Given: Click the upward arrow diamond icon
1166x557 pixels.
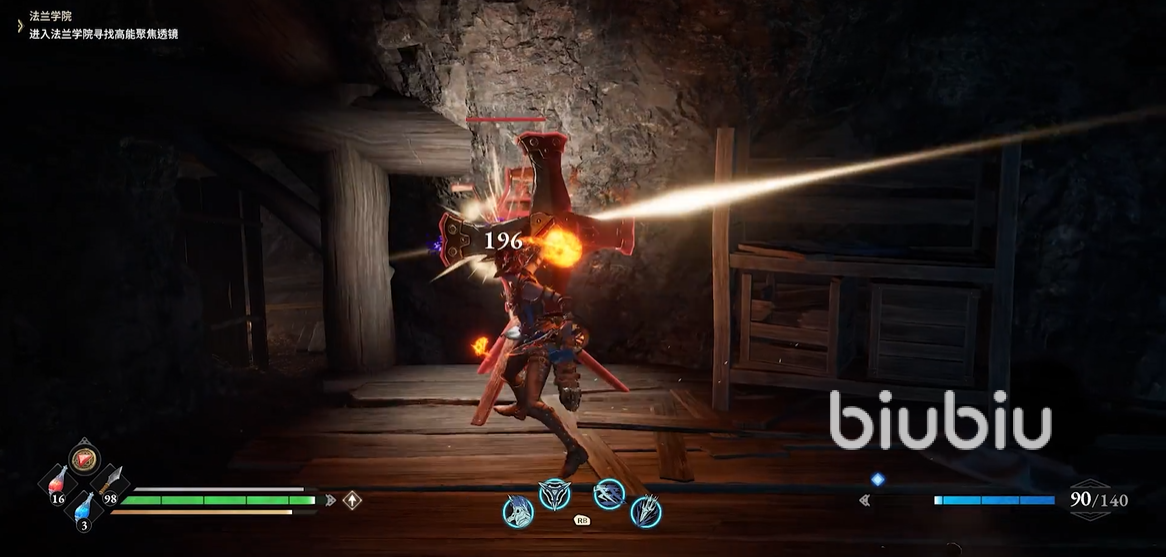Looking at the screenshot, I should [352, 500].
